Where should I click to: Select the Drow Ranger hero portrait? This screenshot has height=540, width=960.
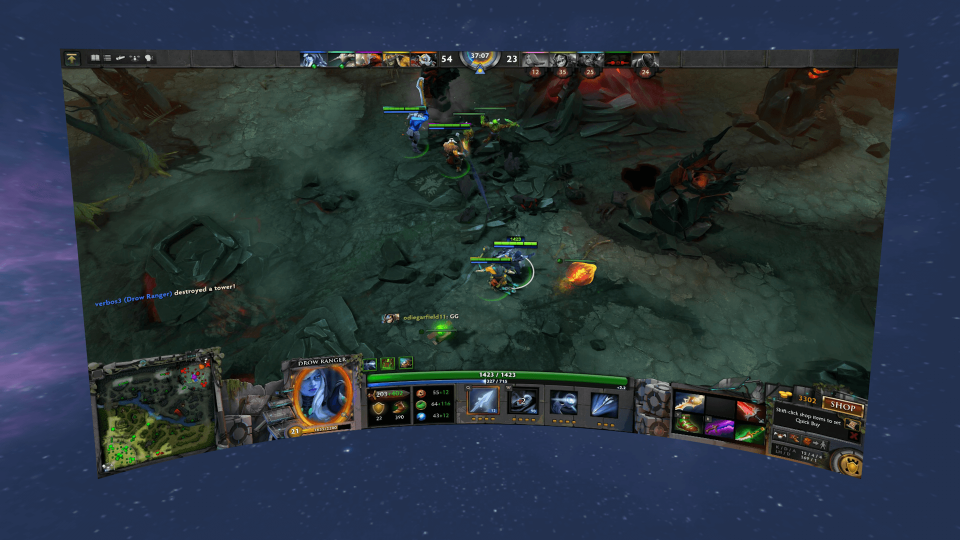coord(321,394)
